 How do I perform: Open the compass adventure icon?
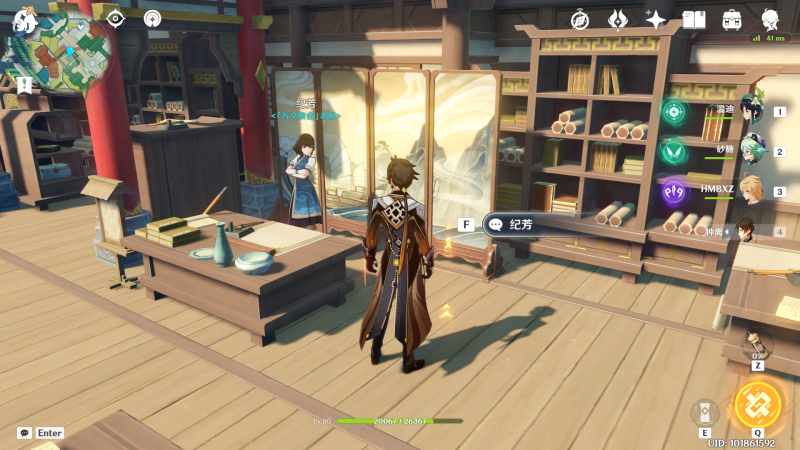(581, 19)
